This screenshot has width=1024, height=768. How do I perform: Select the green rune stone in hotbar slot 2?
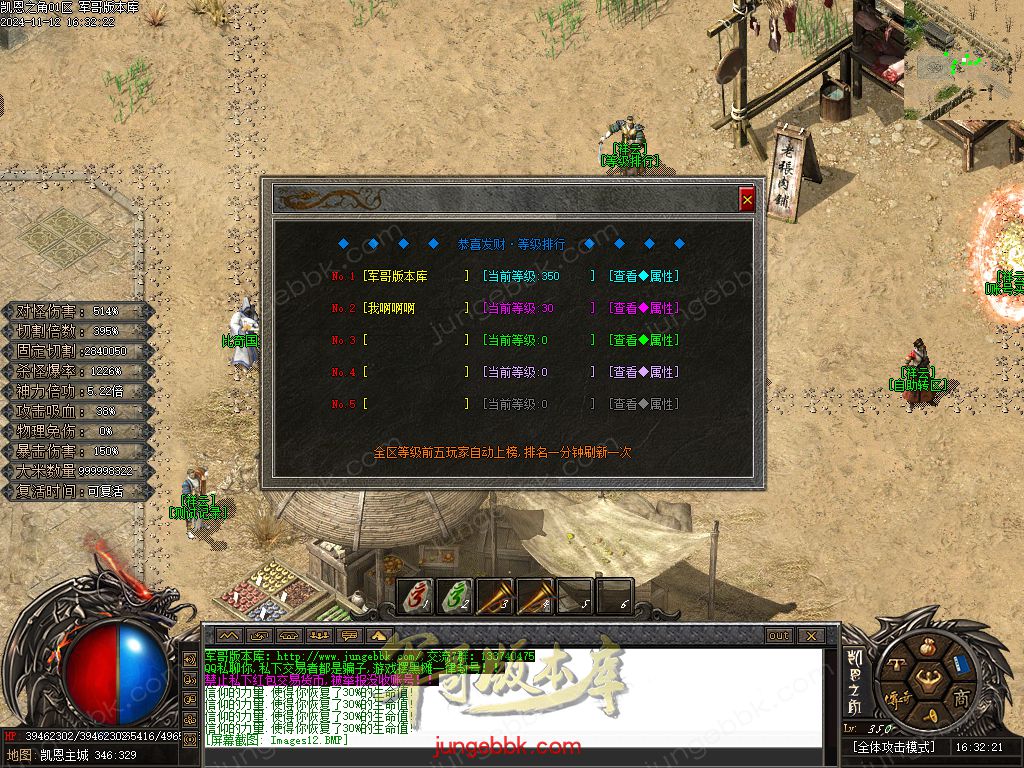[456, 598]
